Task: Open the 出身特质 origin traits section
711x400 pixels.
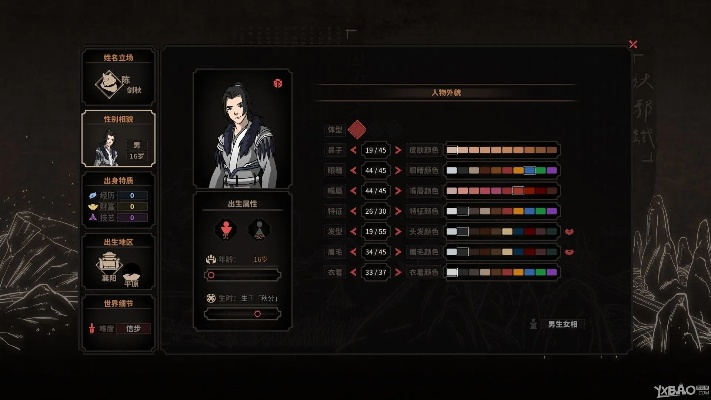Action: click(118, 201)
